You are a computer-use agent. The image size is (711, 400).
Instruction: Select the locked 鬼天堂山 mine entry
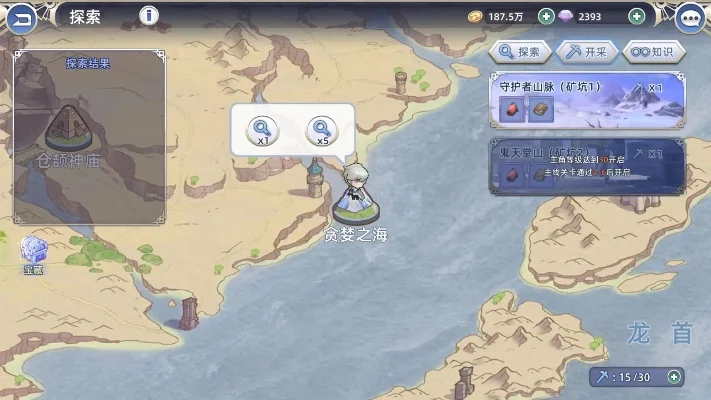click(587, 165)
